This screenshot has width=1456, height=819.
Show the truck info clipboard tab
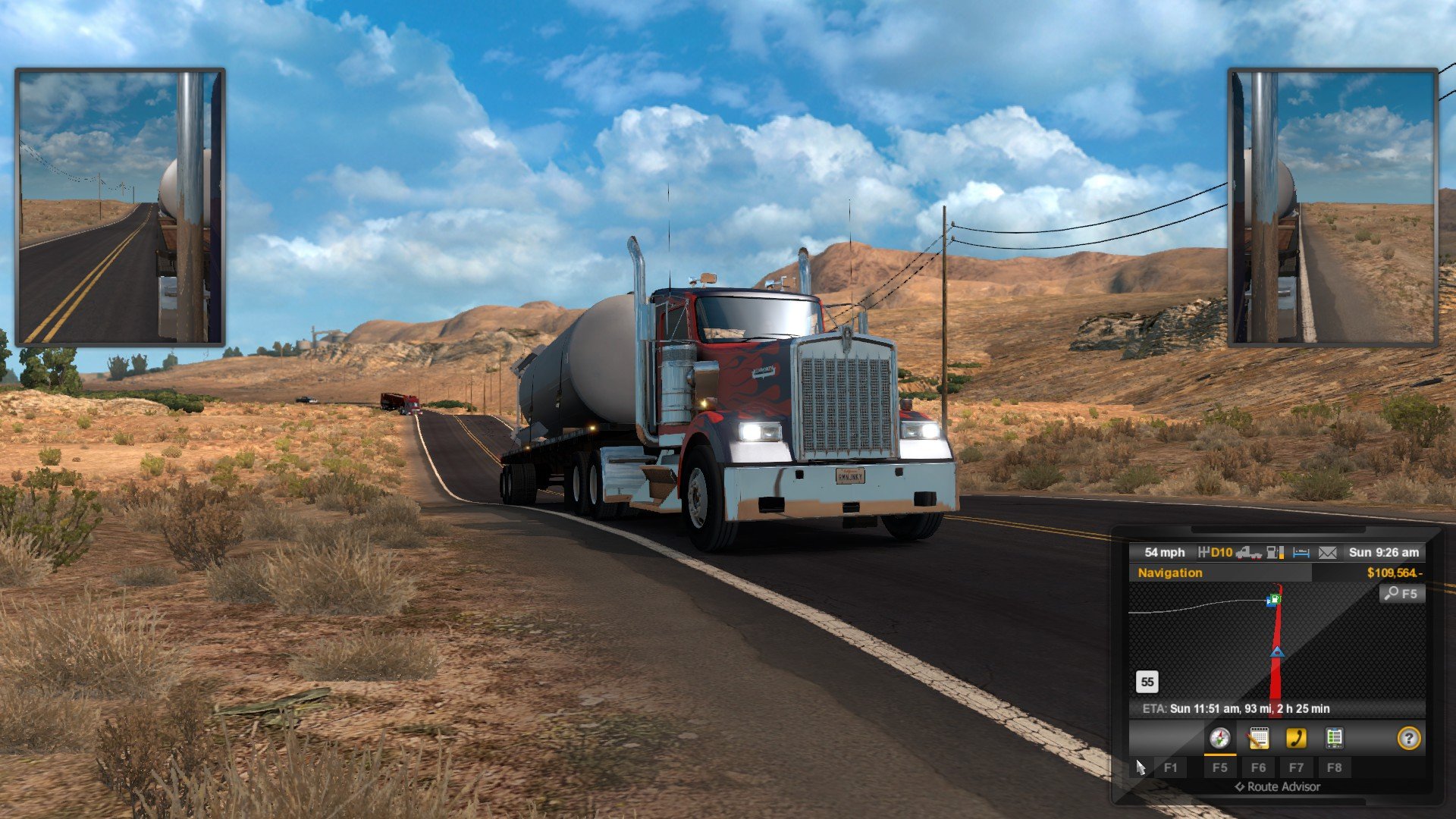coord(1334,738)
